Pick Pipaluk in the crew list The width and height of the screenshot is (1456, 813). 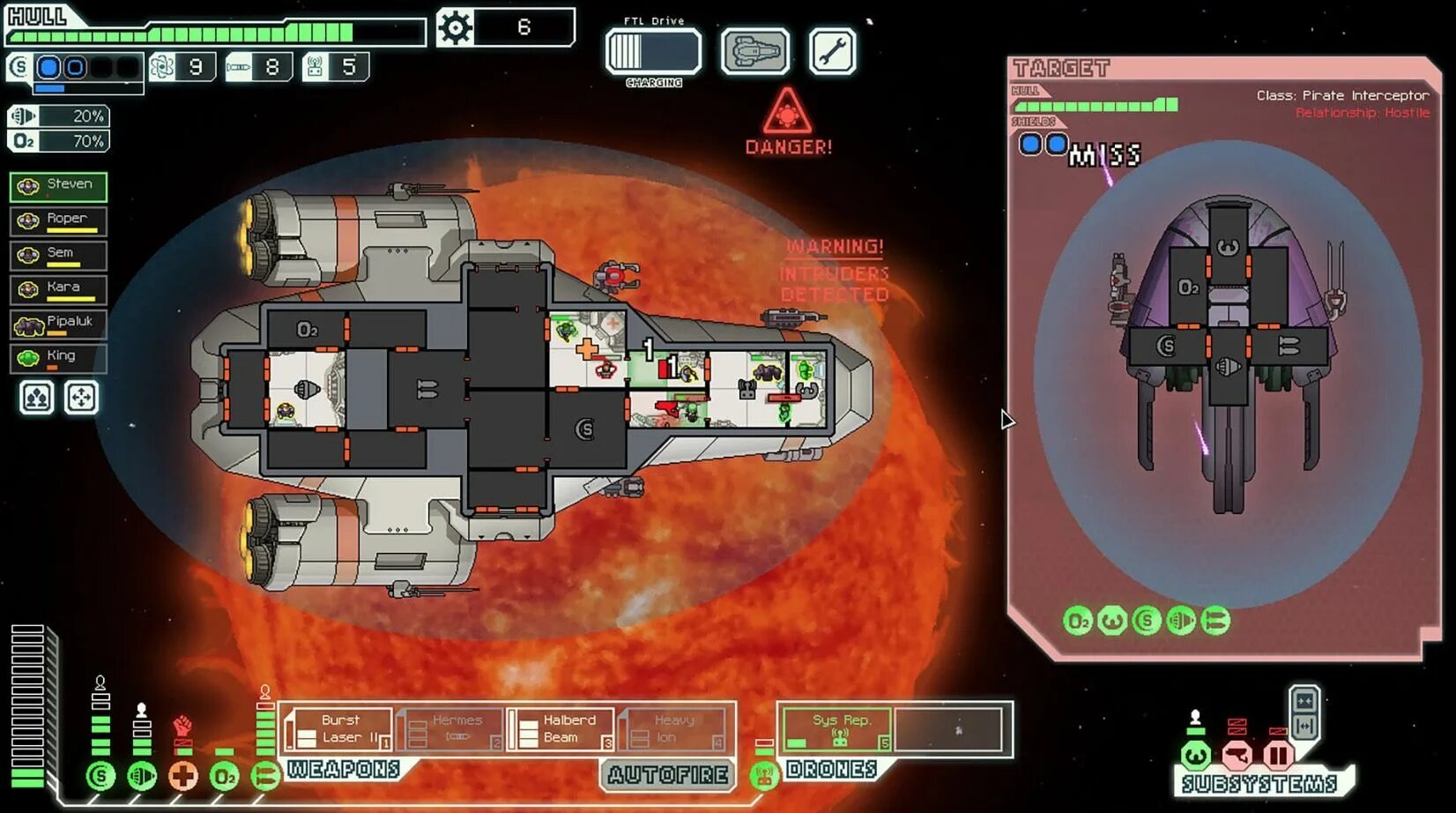coord(58,324)
